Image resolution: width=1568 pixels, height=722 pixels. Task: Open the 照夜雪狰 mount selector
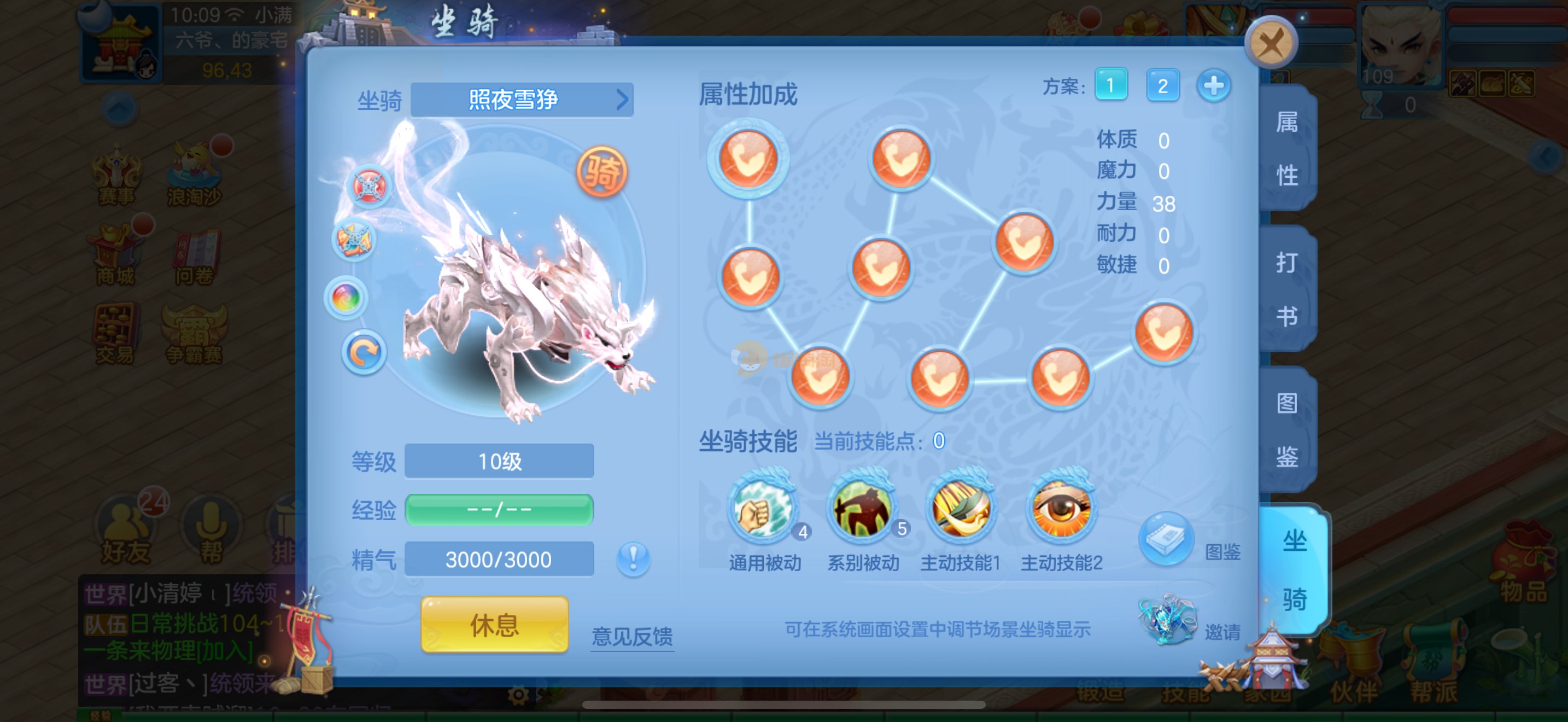tap(521, 99)
